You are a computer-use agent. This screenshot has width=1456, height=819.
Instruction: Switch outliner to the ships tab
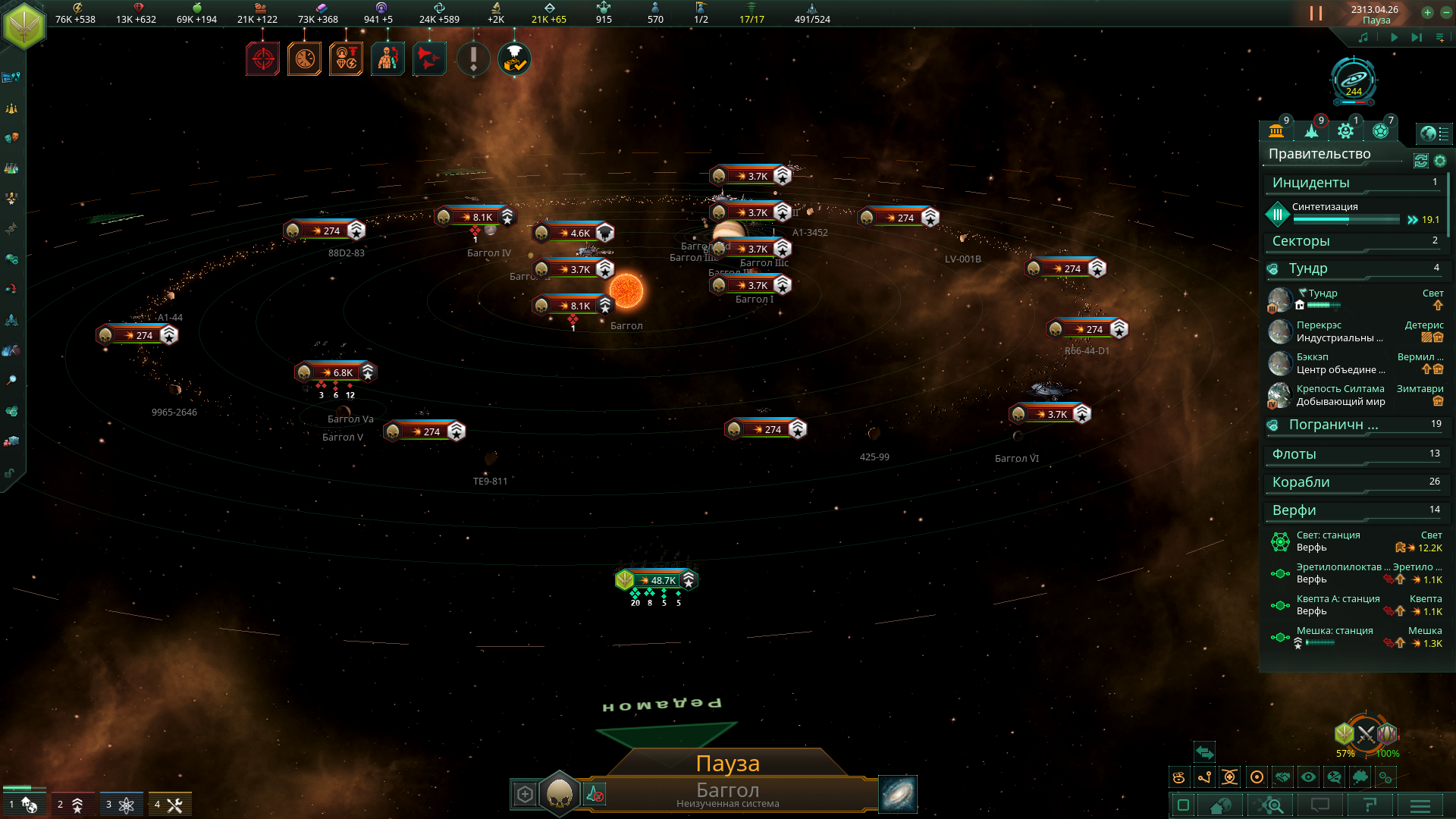[x=1311, y=131]
